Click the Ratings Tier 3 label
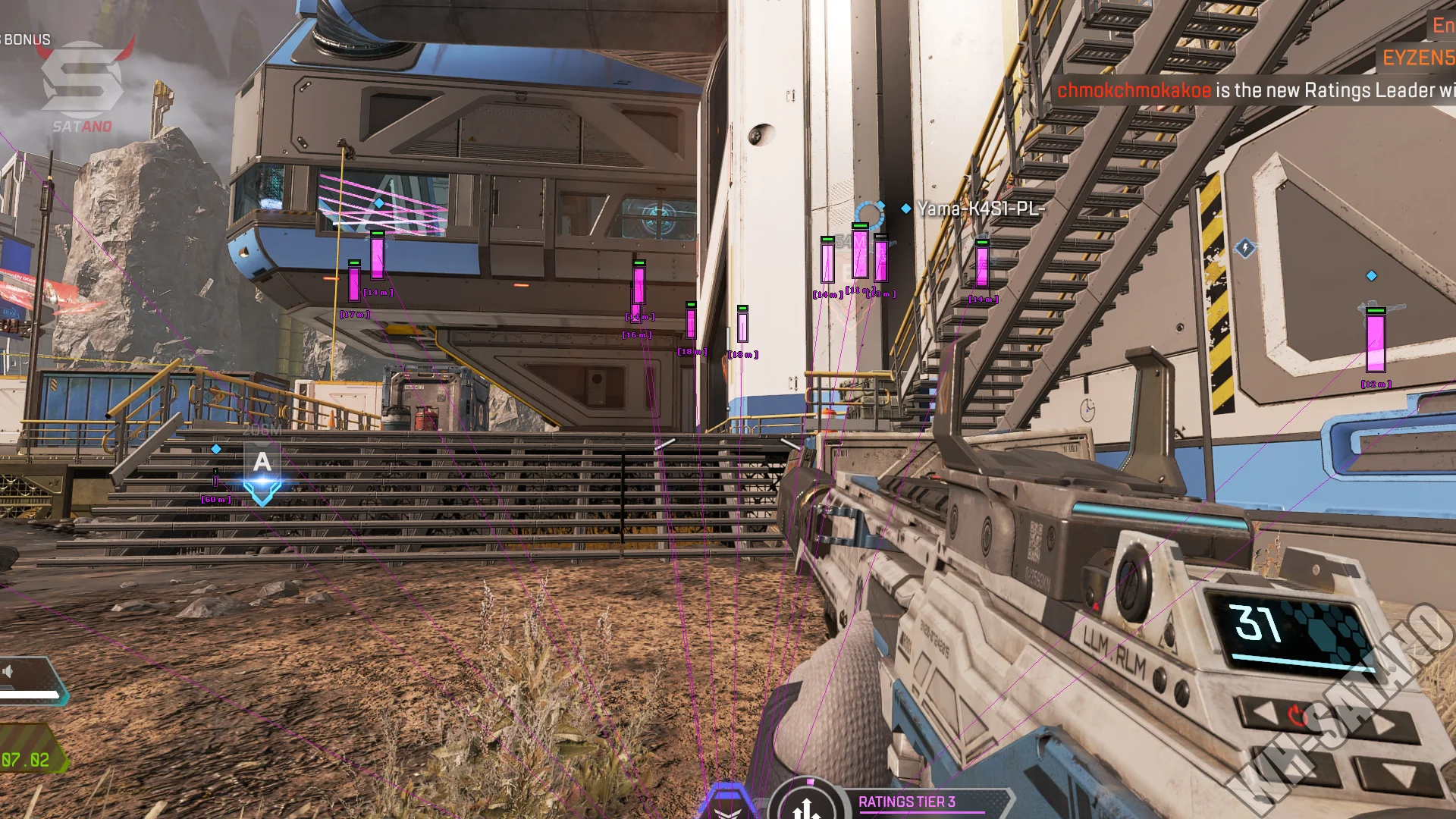The width and height of the screenshot is (1456, 819). (x=906, y=802)
